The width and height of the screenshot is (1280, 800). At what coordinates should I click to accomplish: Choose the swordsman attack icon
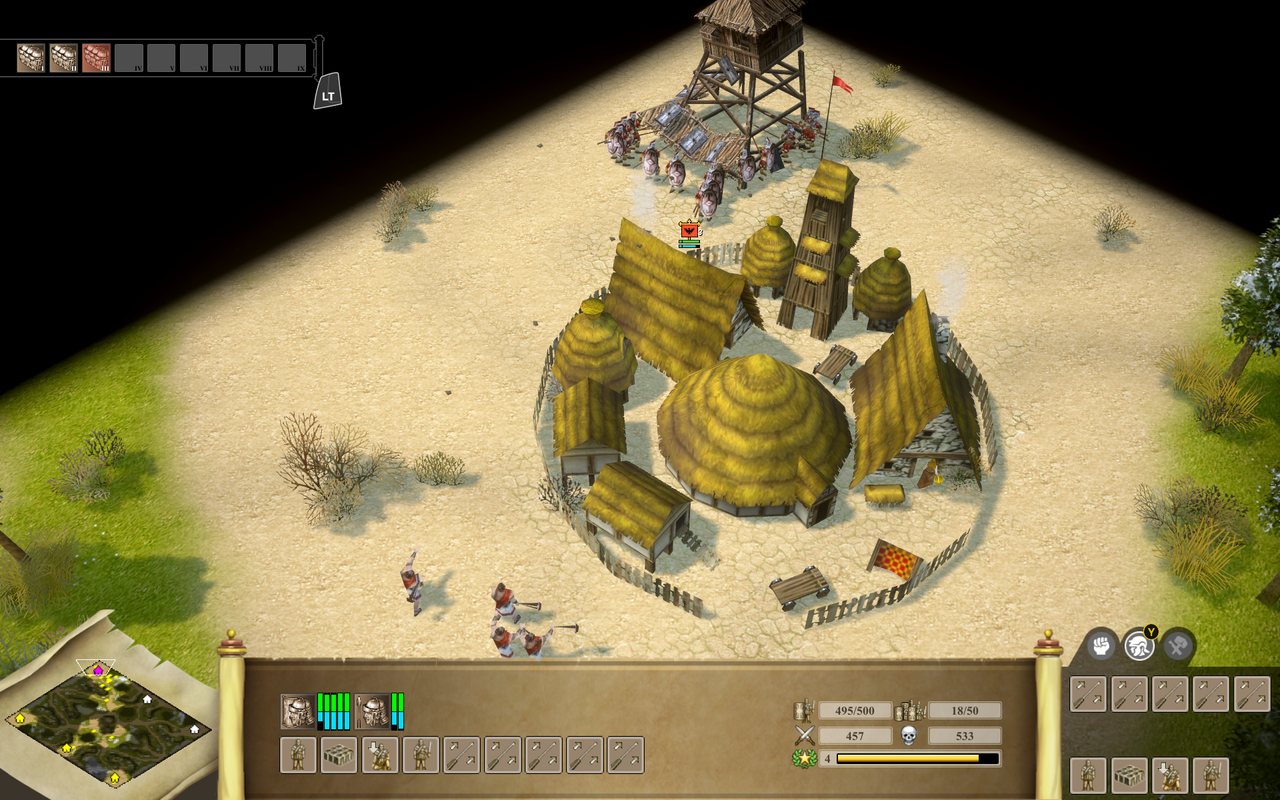1211,775
